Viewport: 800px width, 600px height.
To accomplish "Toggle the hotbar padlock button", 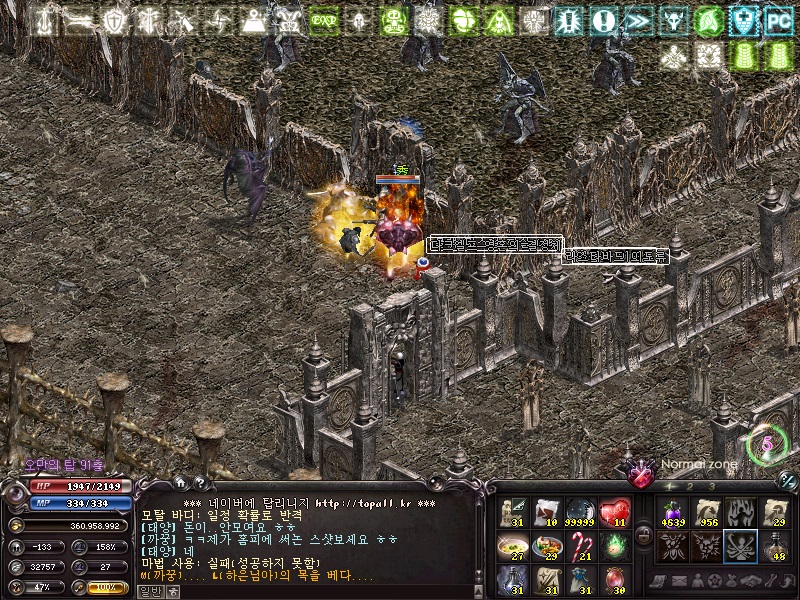I will pyautogui.click(x=643, y=536).
